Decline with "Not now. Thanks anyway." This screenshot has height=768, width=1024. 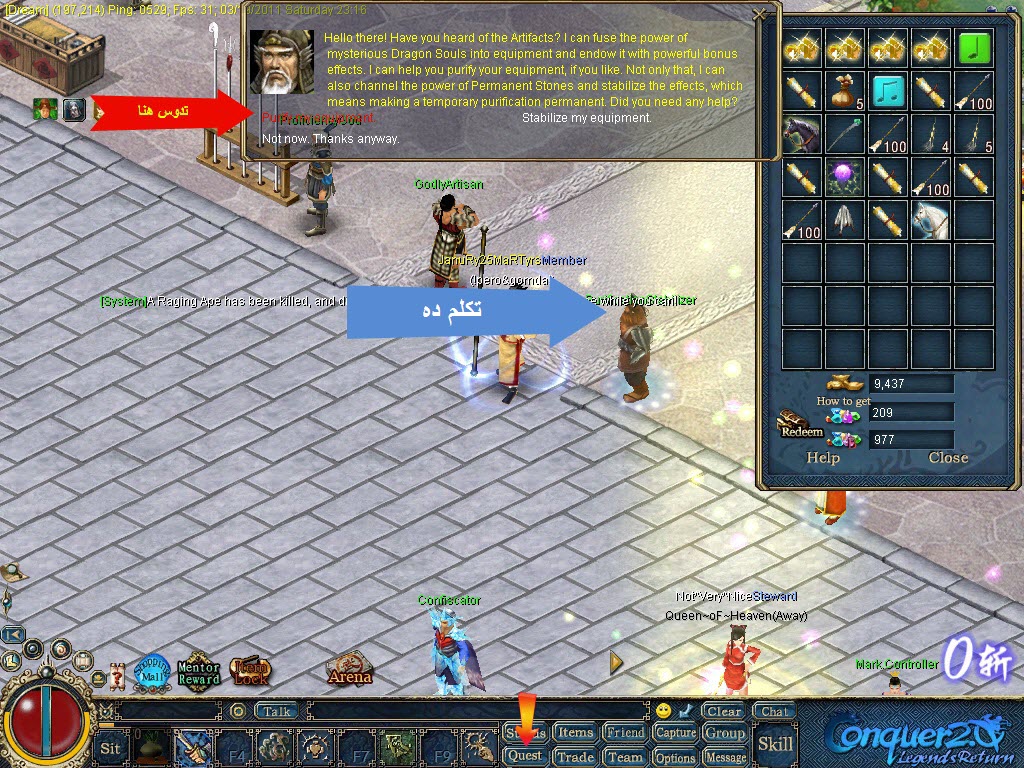point(330,139)
